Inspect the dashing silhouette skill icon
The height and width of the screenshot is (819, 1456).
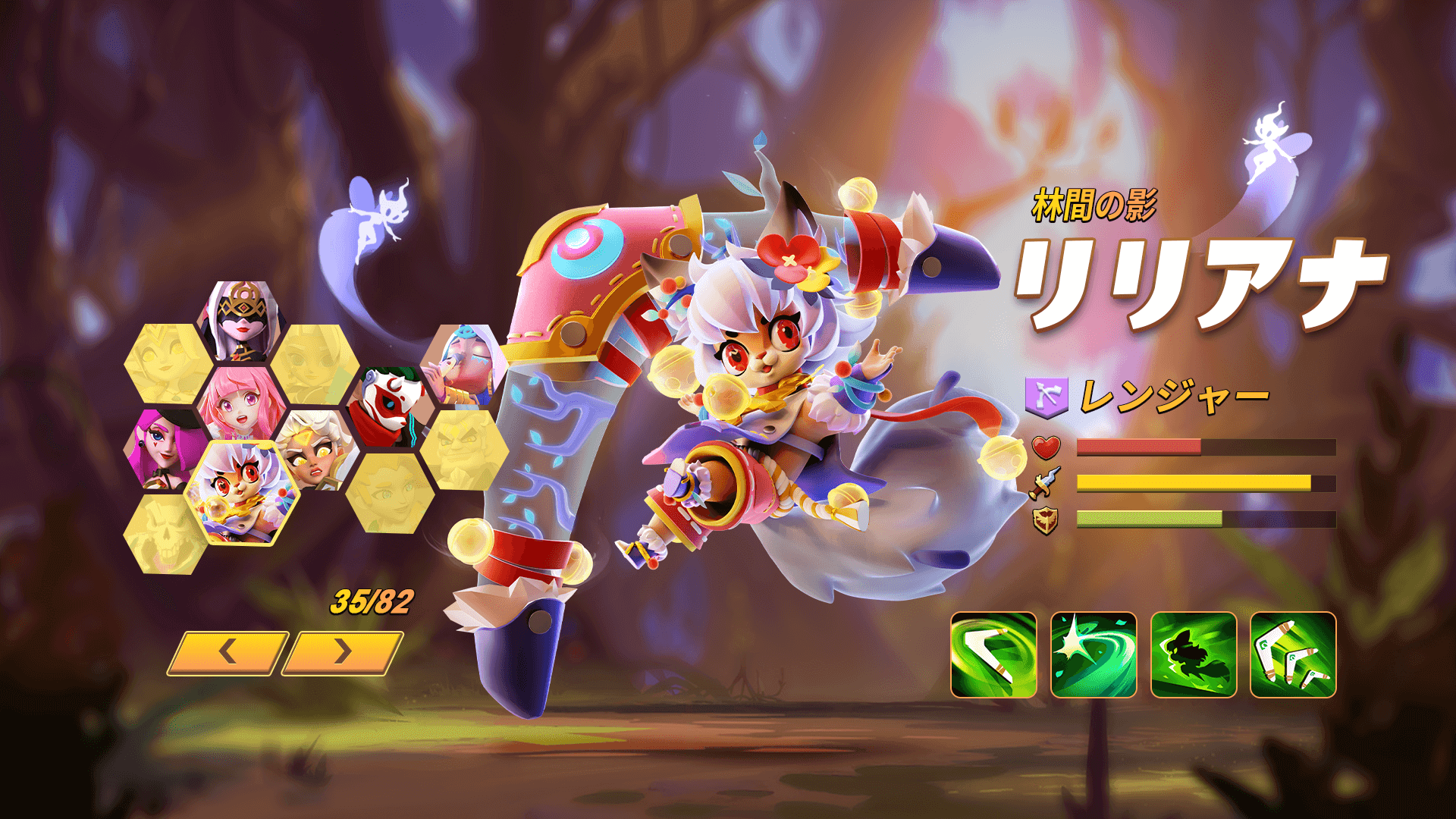pyautogui.click(x=1194, y=654)
